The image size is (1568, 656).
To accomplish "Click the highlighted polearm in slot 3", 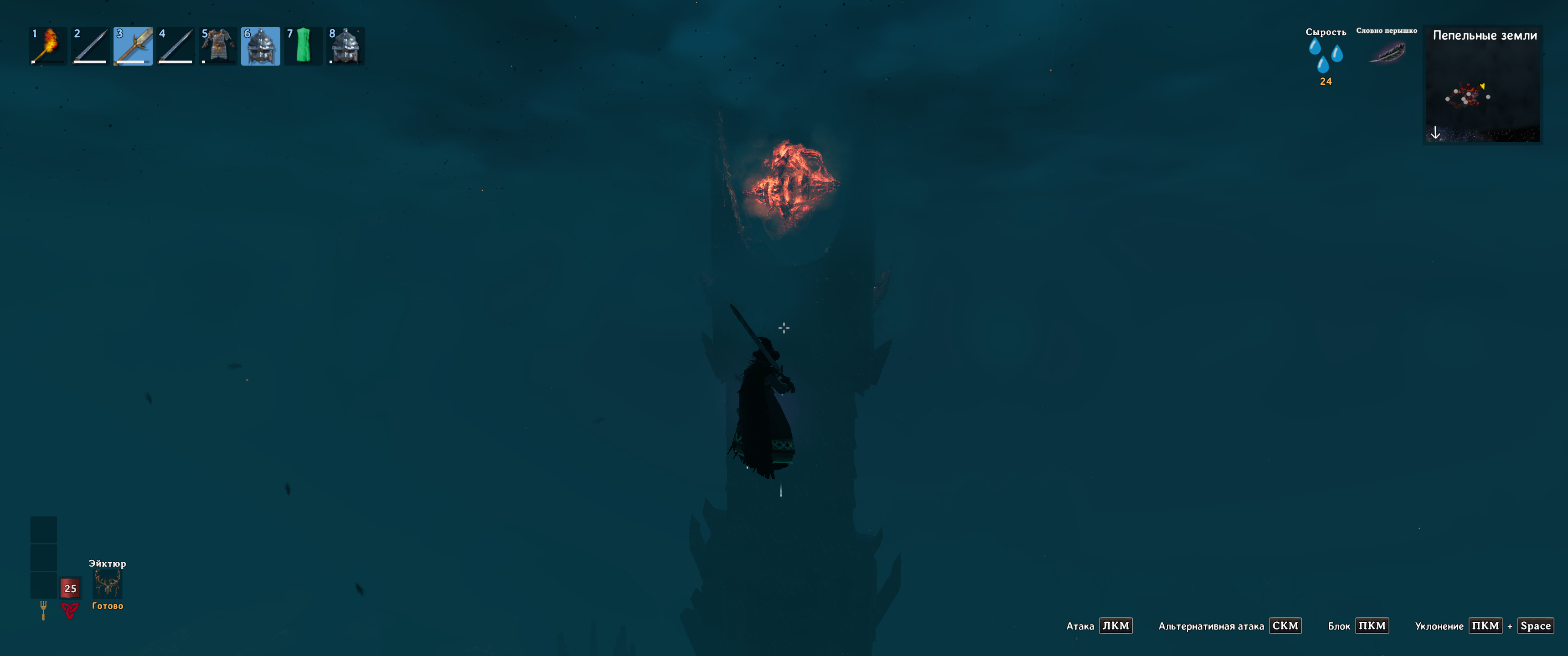I will pos(133,46).
